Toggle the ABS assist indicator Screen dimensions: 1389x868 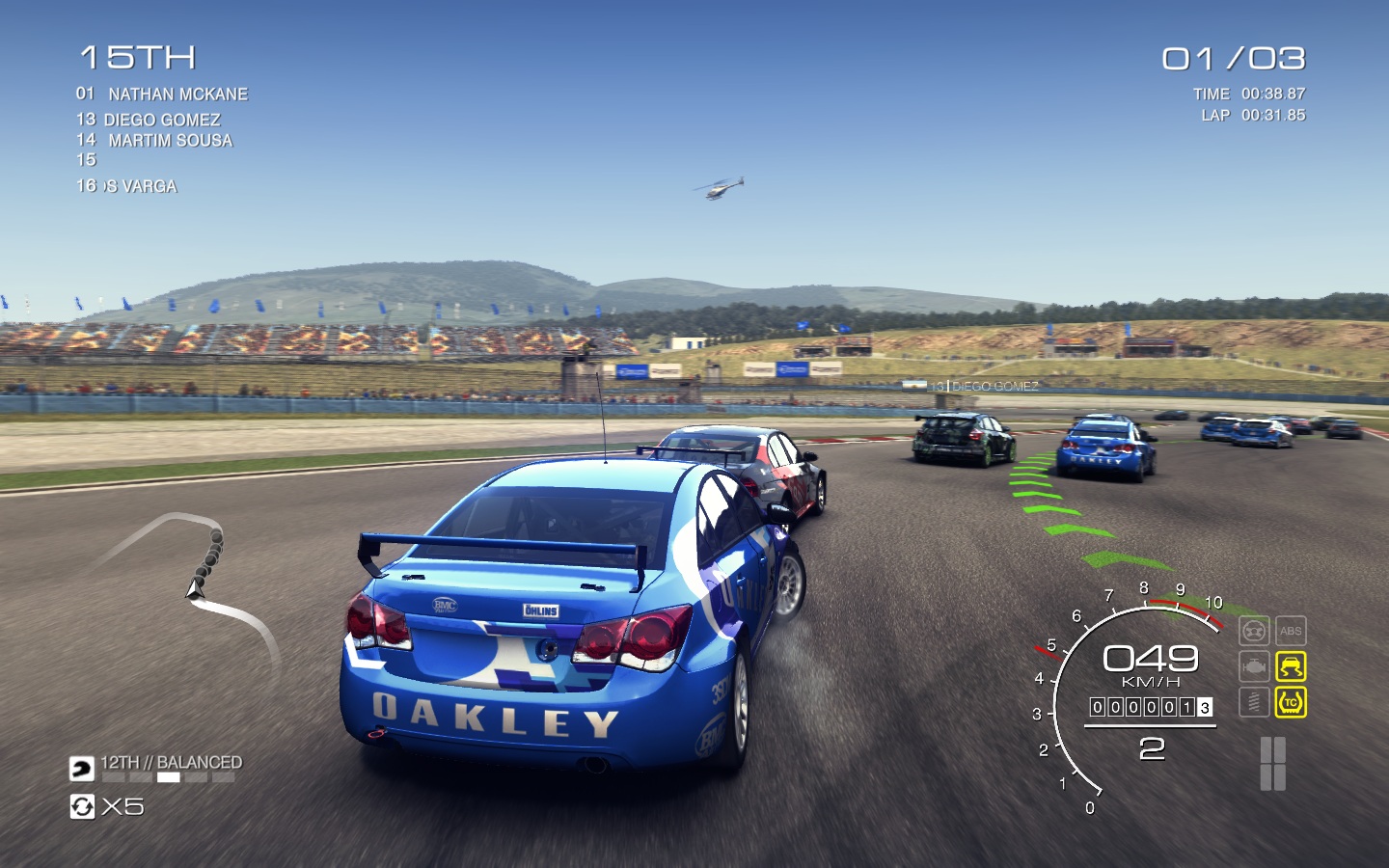click(1291, 632)
